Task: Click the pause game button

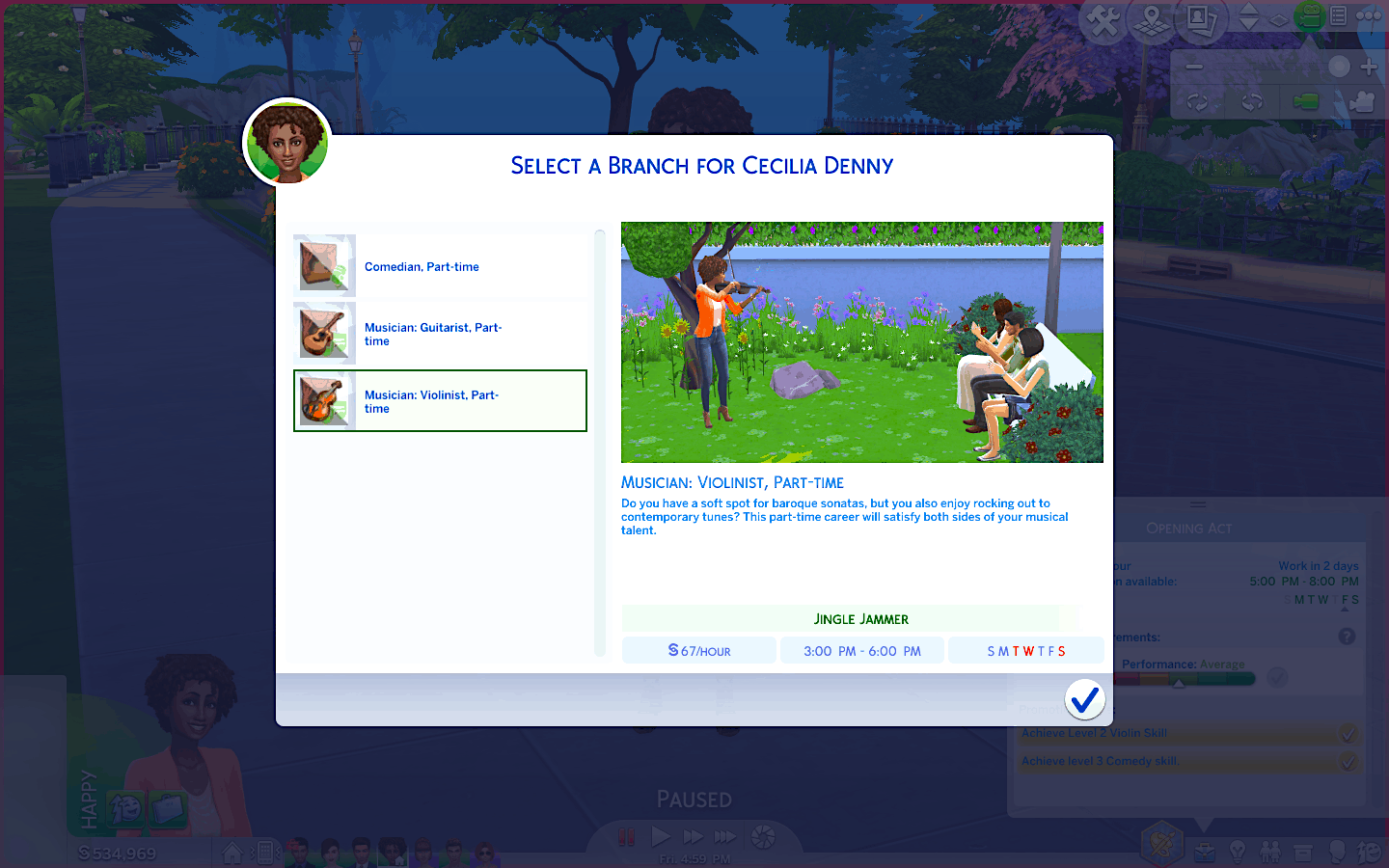Action: 627,837
